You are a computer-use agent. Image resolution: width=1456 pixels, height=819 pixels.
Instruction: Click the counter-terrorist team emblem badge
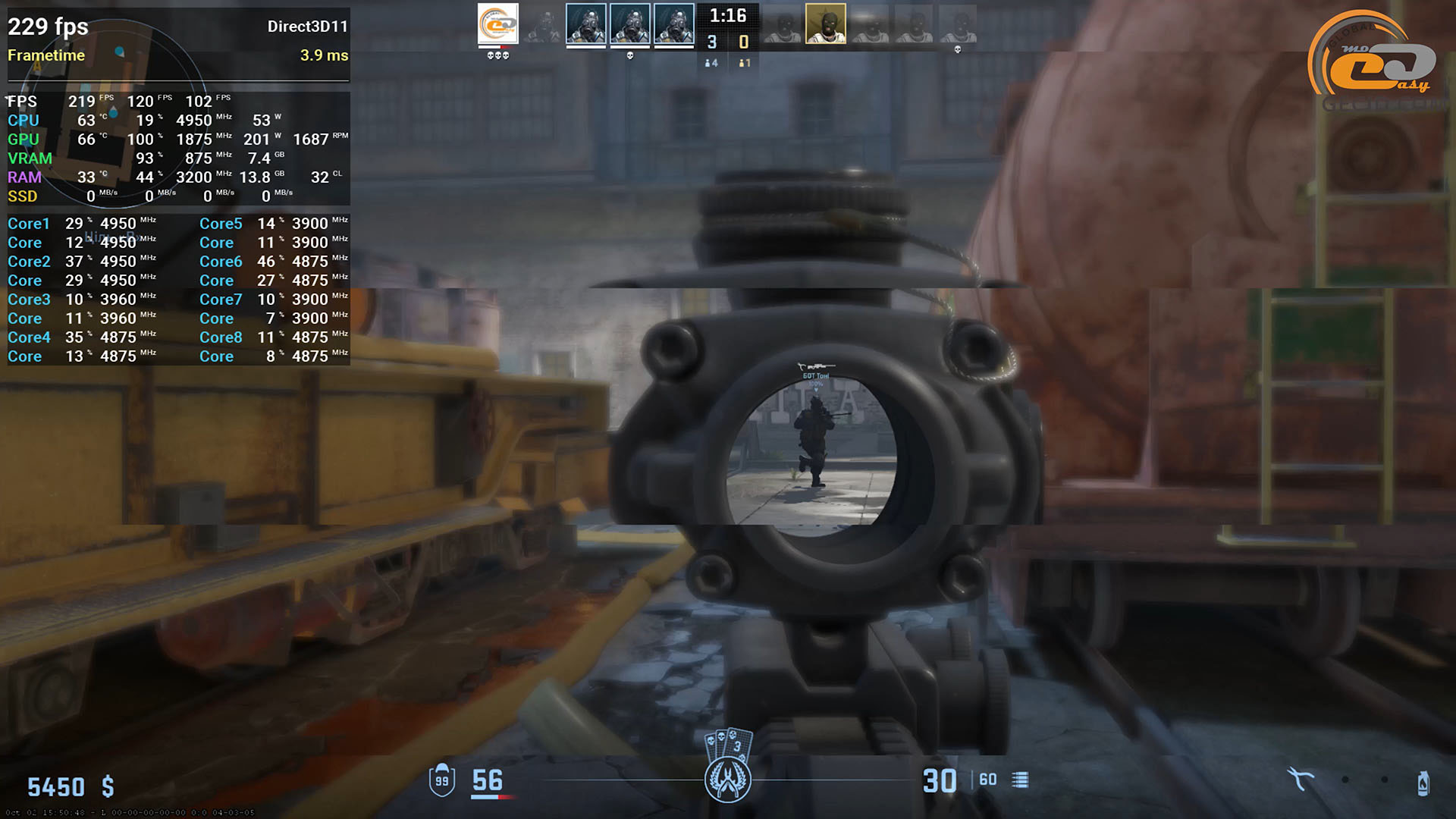click(728, 780)
